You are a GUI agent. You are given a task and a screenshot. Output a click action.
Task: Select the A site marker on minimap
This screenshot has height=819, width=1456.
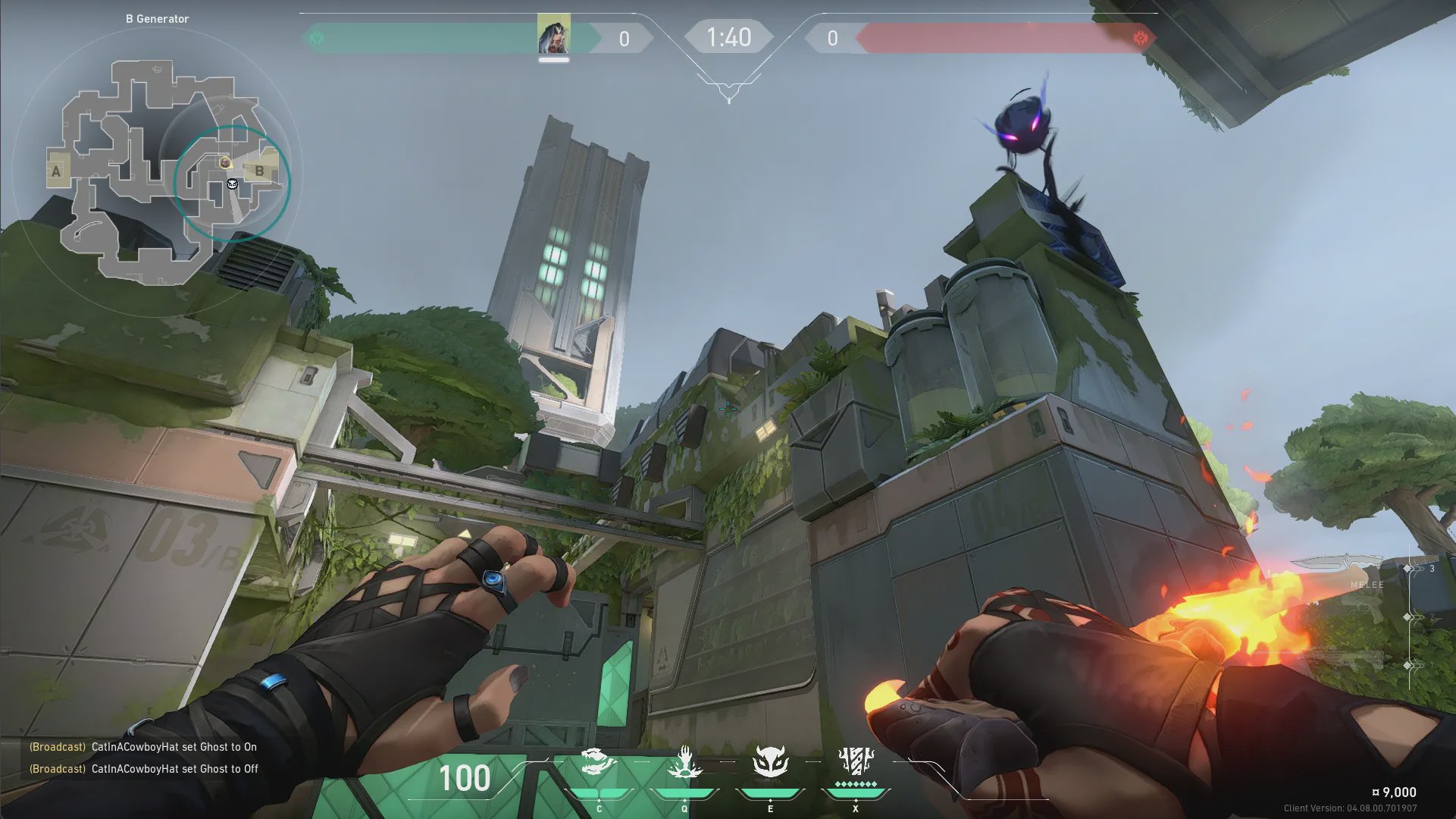[56, 171]
